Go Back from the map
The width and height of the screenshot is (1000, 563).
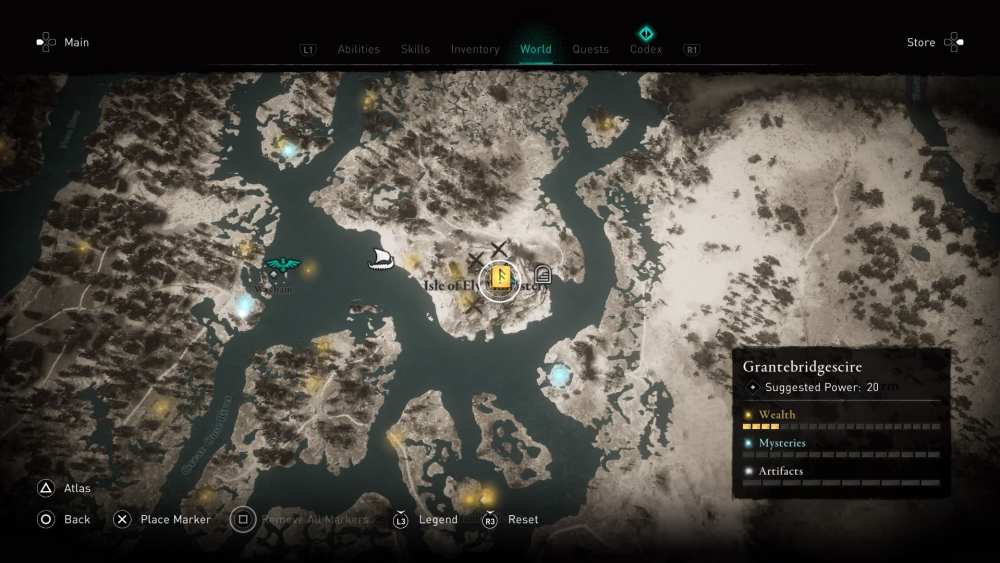pos(64,519)
